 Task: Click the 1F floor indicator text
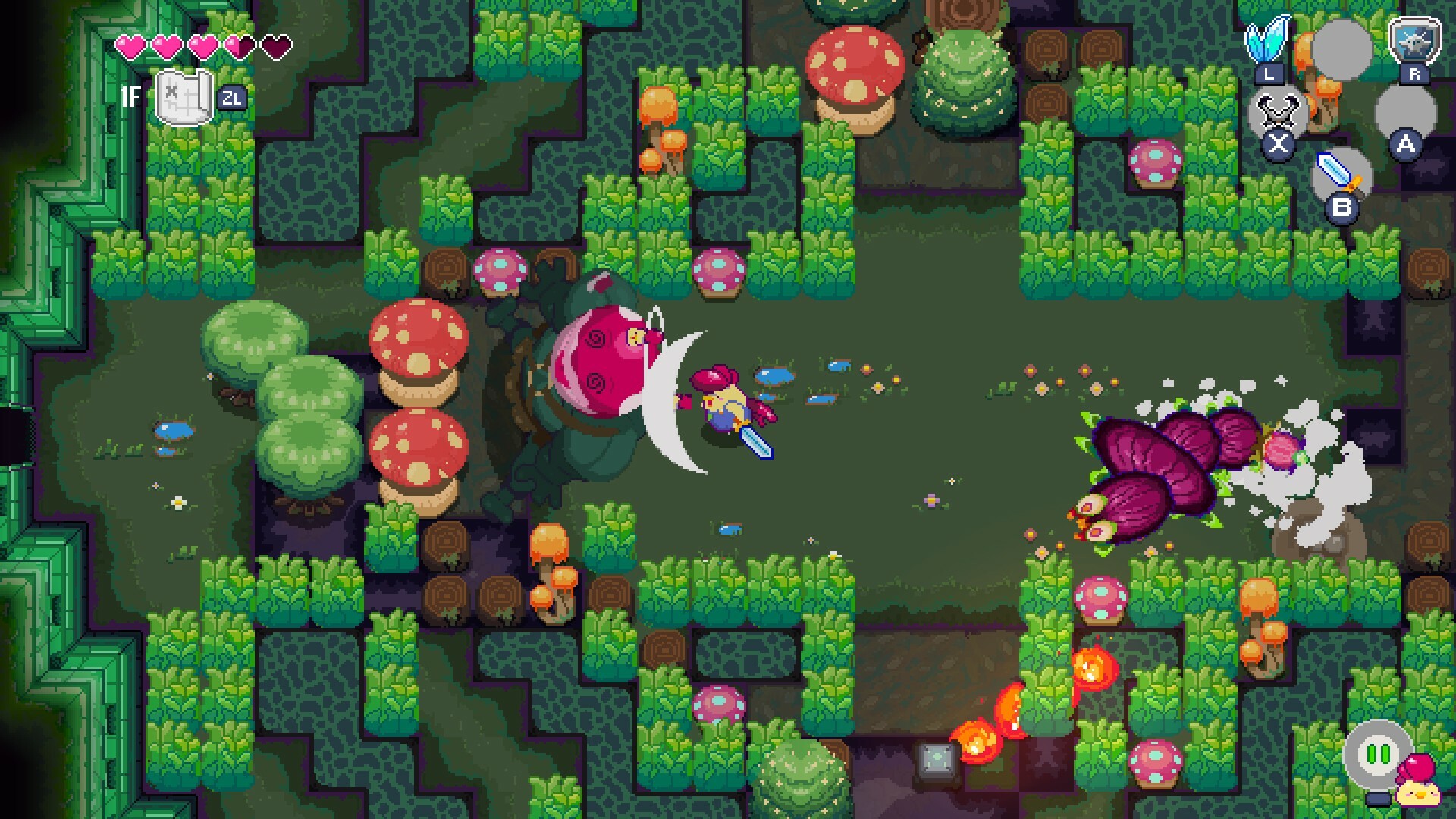[x=130, y=97]
